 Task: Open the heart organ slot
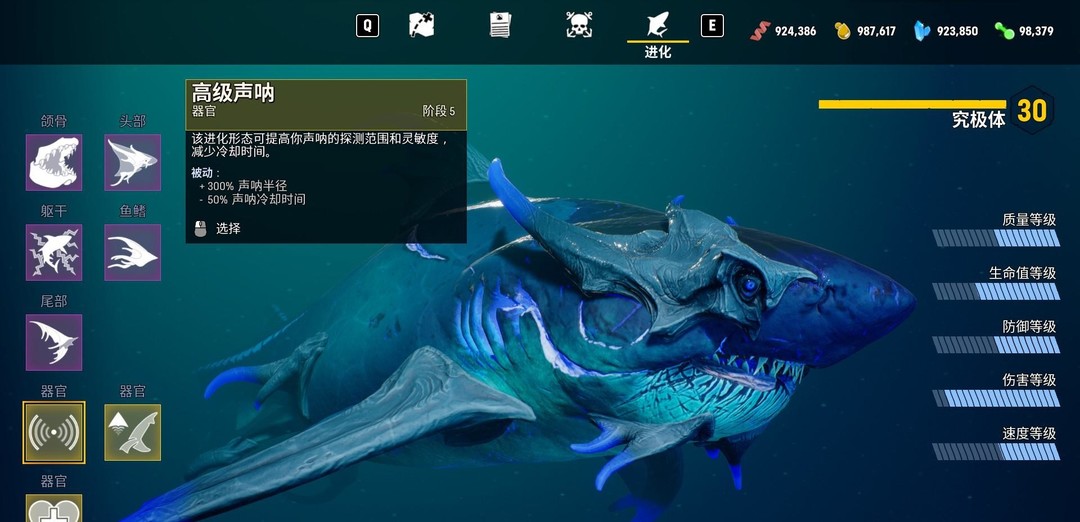pyautogui.click(x=54, y=509)
